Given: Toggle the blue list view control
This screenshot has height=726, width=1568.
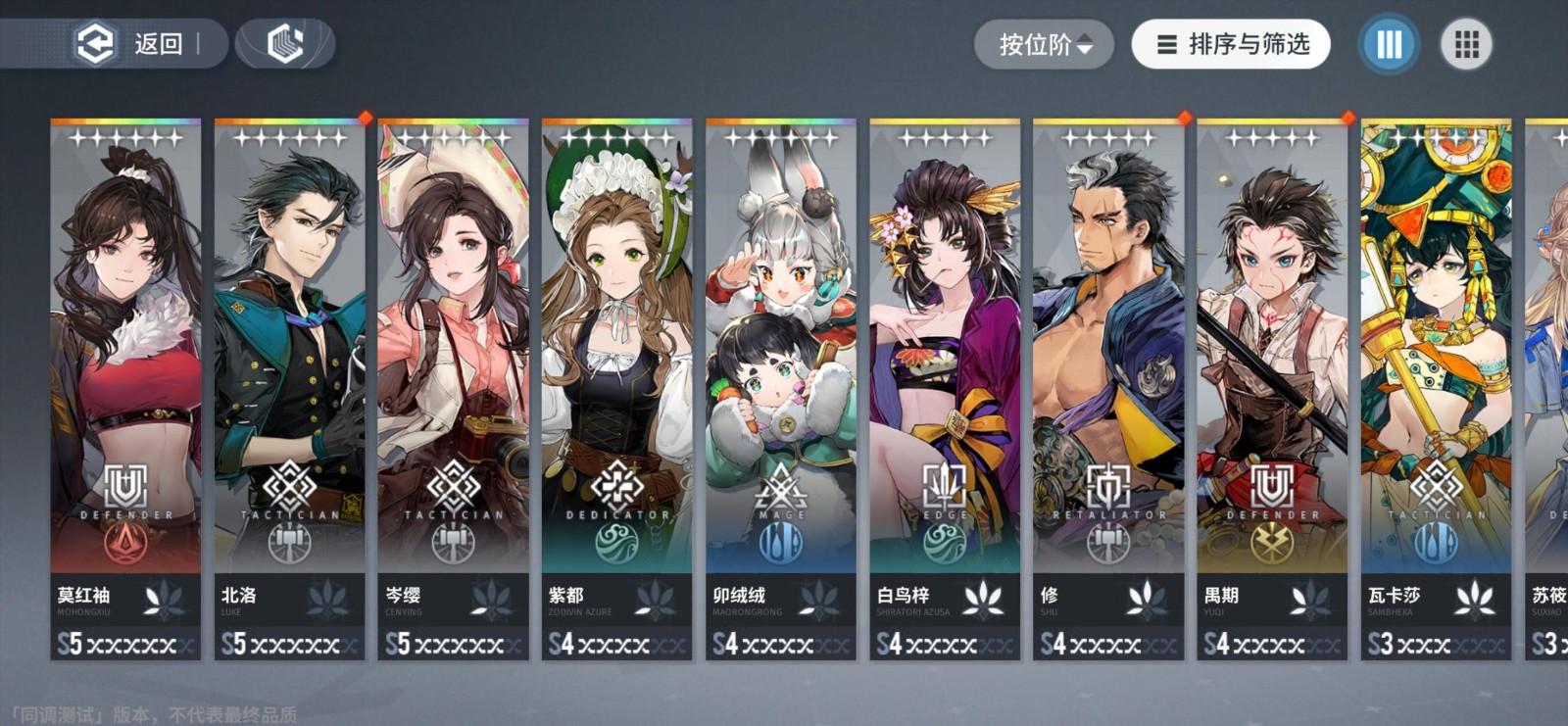Looking at the screenshot, I should click(x=1386, y=44).
